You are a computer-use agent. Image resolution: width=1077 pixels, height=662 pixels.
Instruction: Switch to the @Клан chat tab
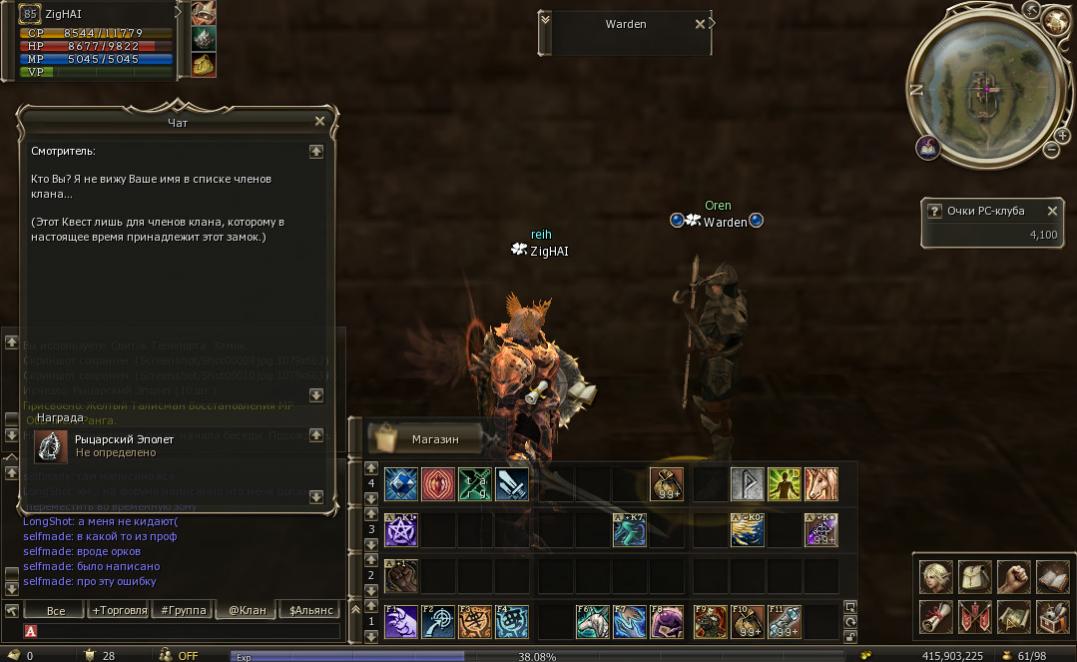pos(247,610)
